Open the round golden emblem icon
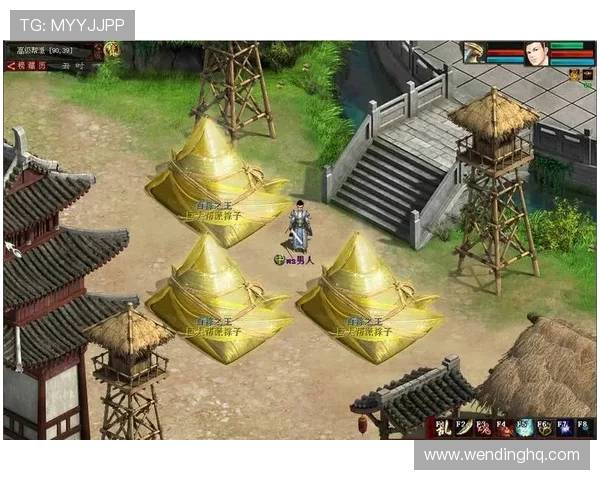The image size is (600, 480). pos(112,49)
